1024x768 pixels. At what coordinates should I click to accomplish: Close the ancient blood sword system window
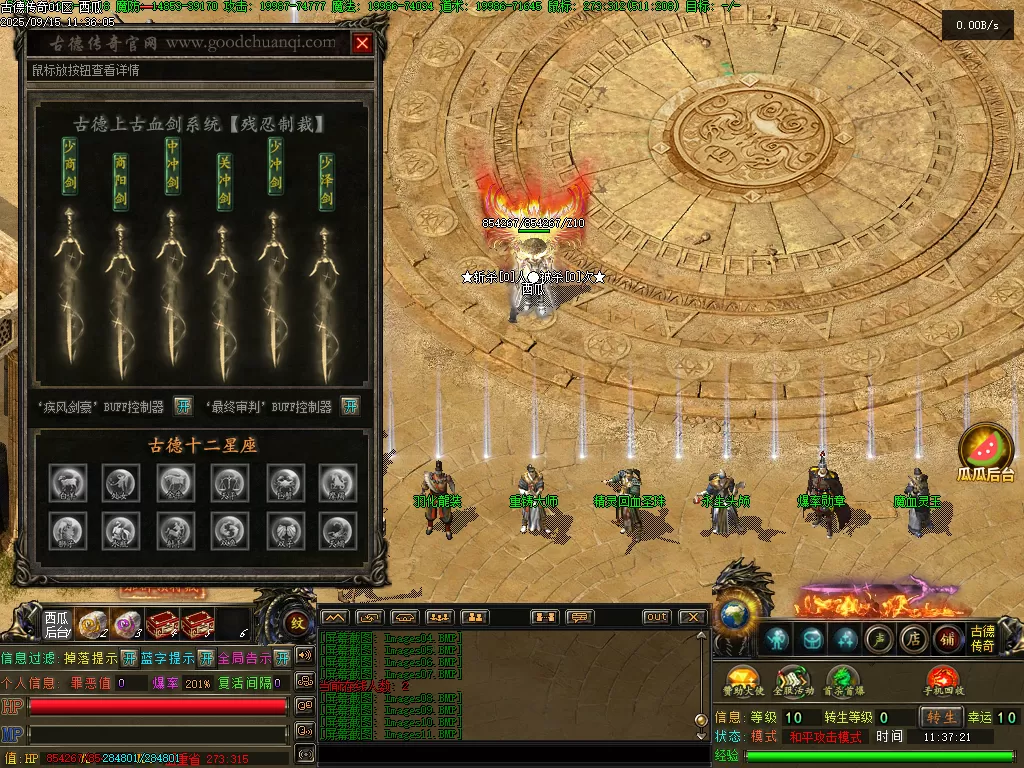[362, 43]
